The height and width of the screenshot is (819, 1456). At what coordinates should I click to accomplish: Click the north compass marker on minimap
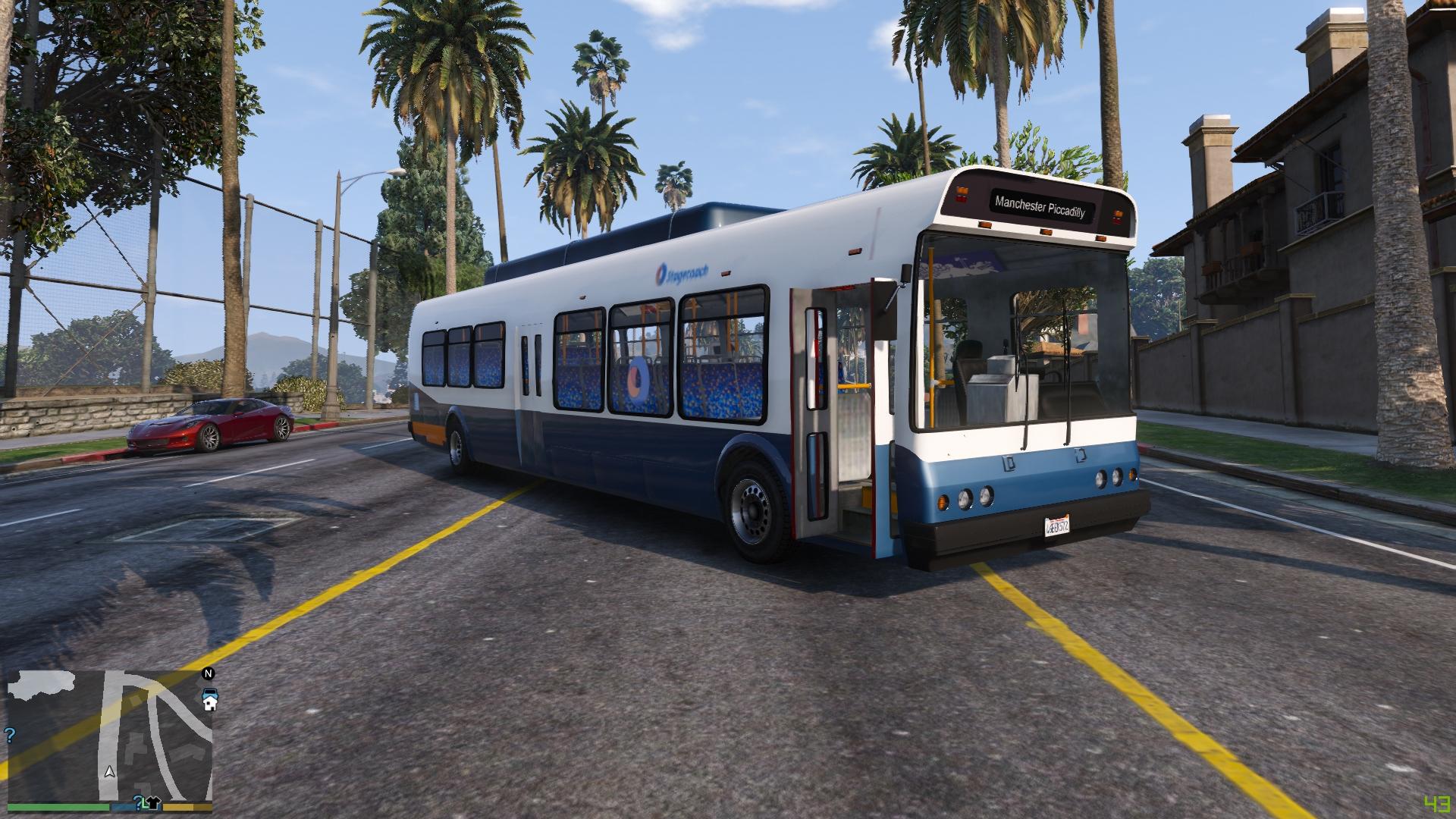click(x=209, y=673)
